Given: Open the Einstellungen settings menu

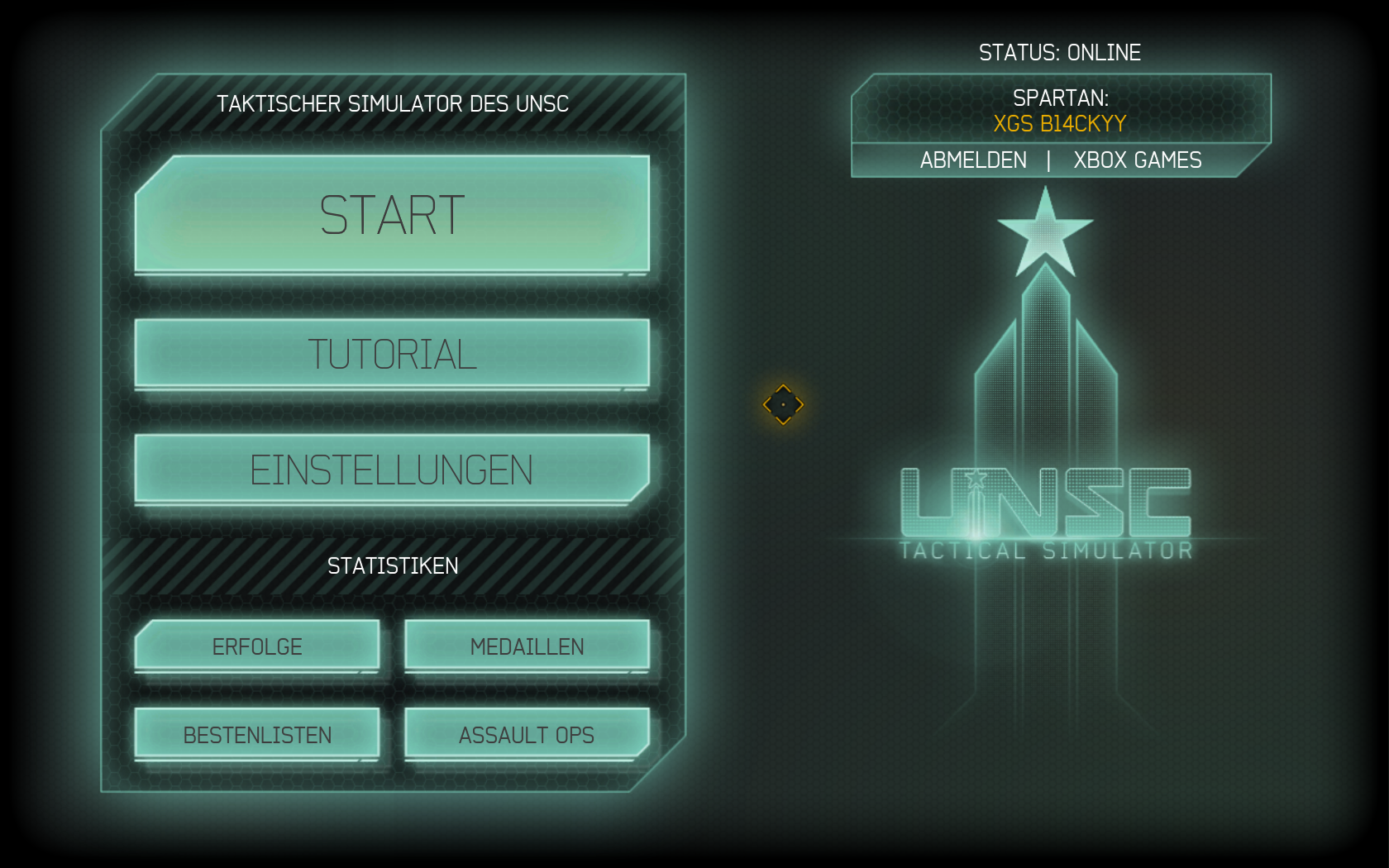Looking at the screenshot, I should 392,470.
